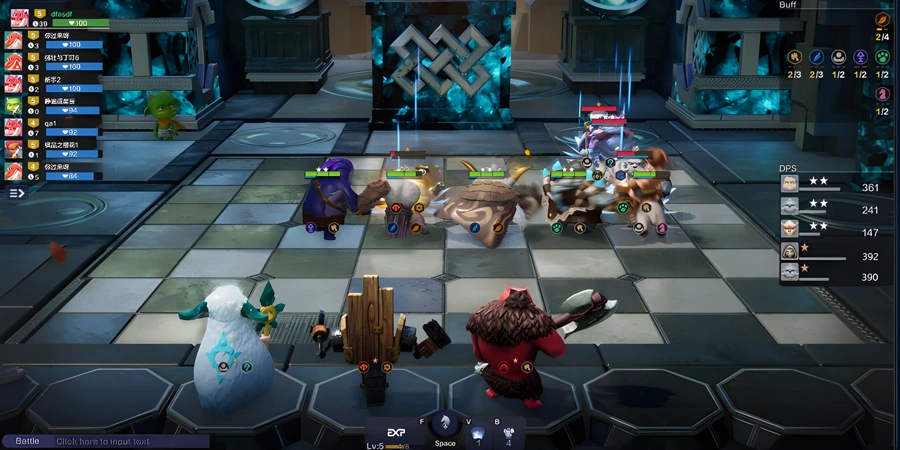
Task: Inspect the orange feather buff showing 2/4
Action: [x=882, y=20]
